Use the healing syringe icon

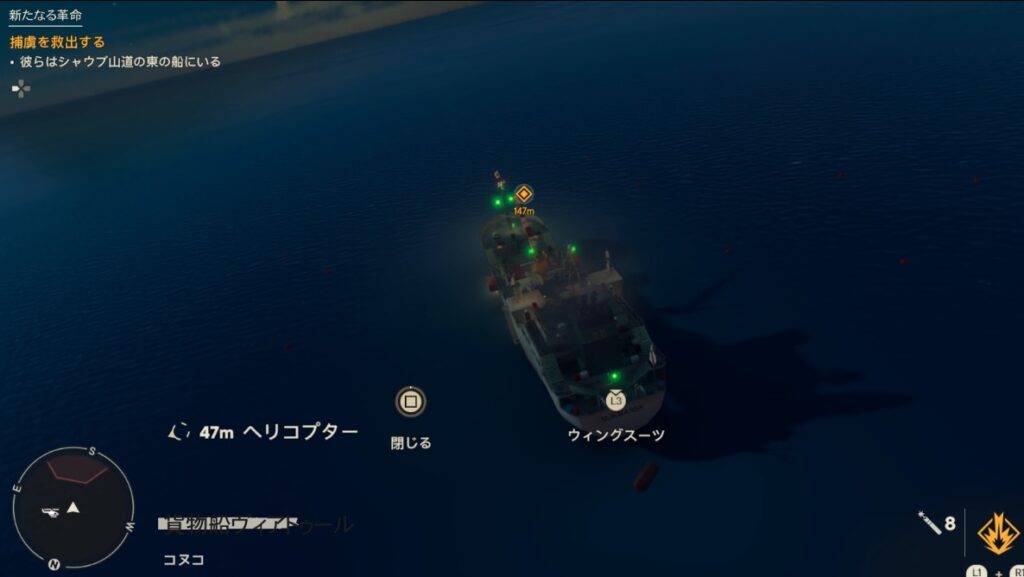pyautogui.click(x=929, y=522)
